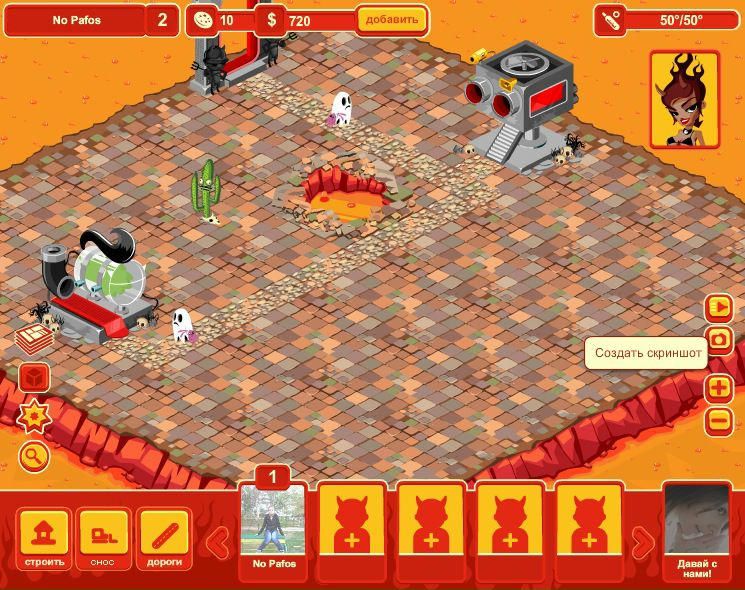Open the "строить" build menu

tap(44, 540)
